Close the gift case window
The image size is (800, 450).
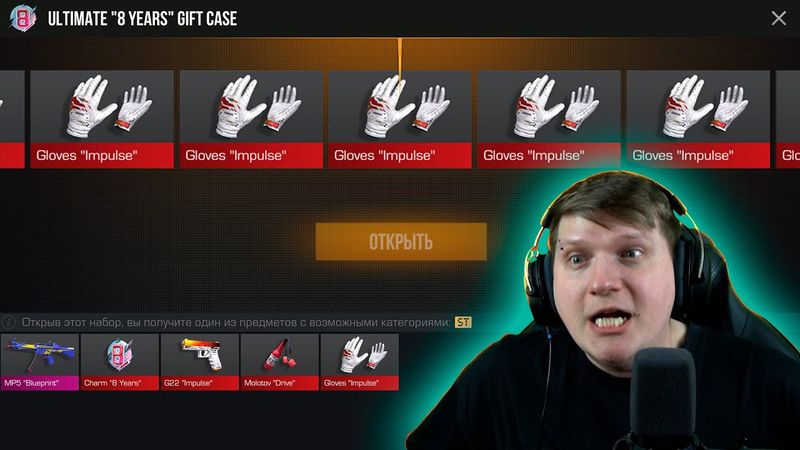click(x=779, y=18)
